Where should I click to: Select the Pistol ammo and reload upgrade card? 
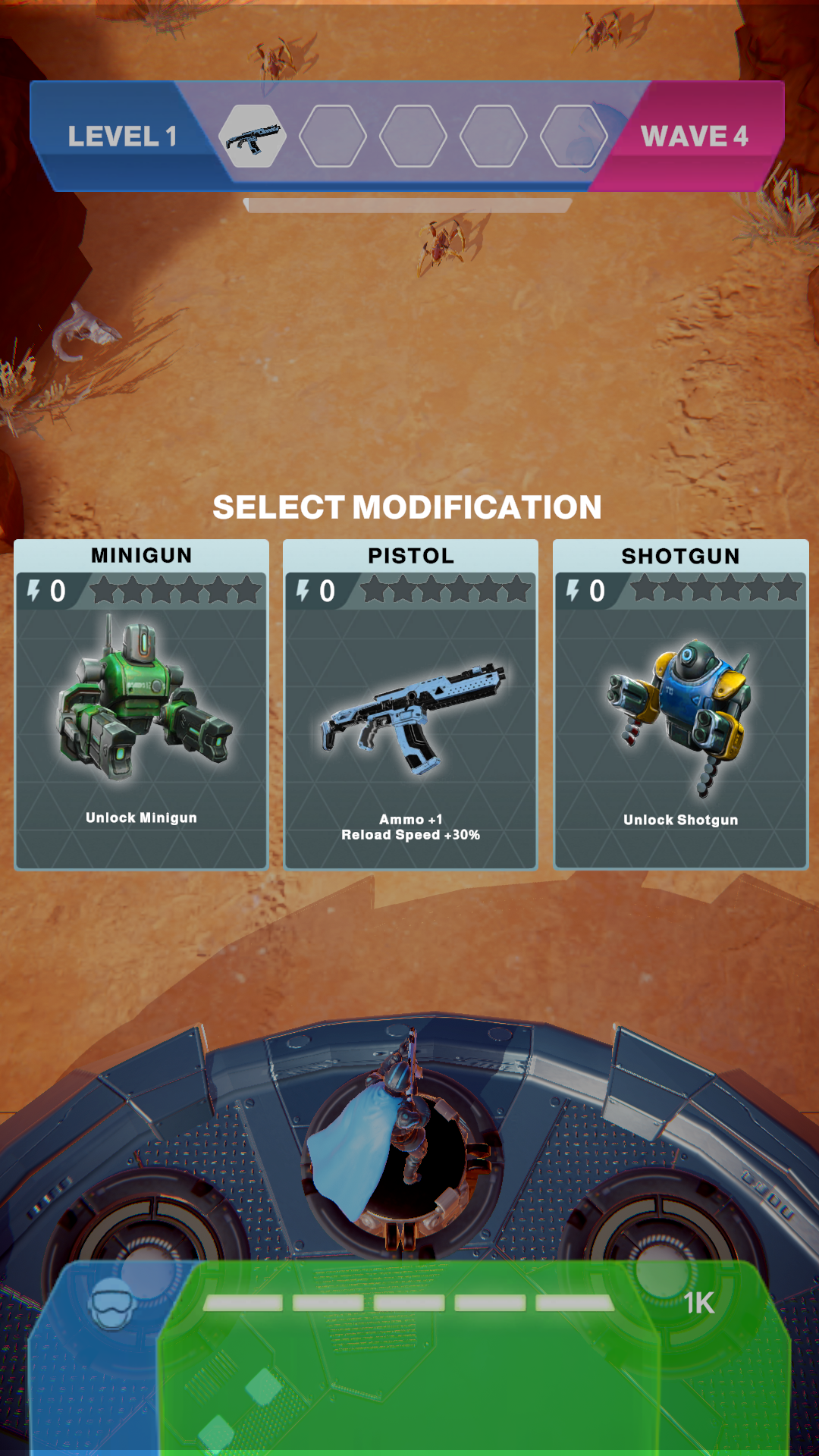pos(410,704)
